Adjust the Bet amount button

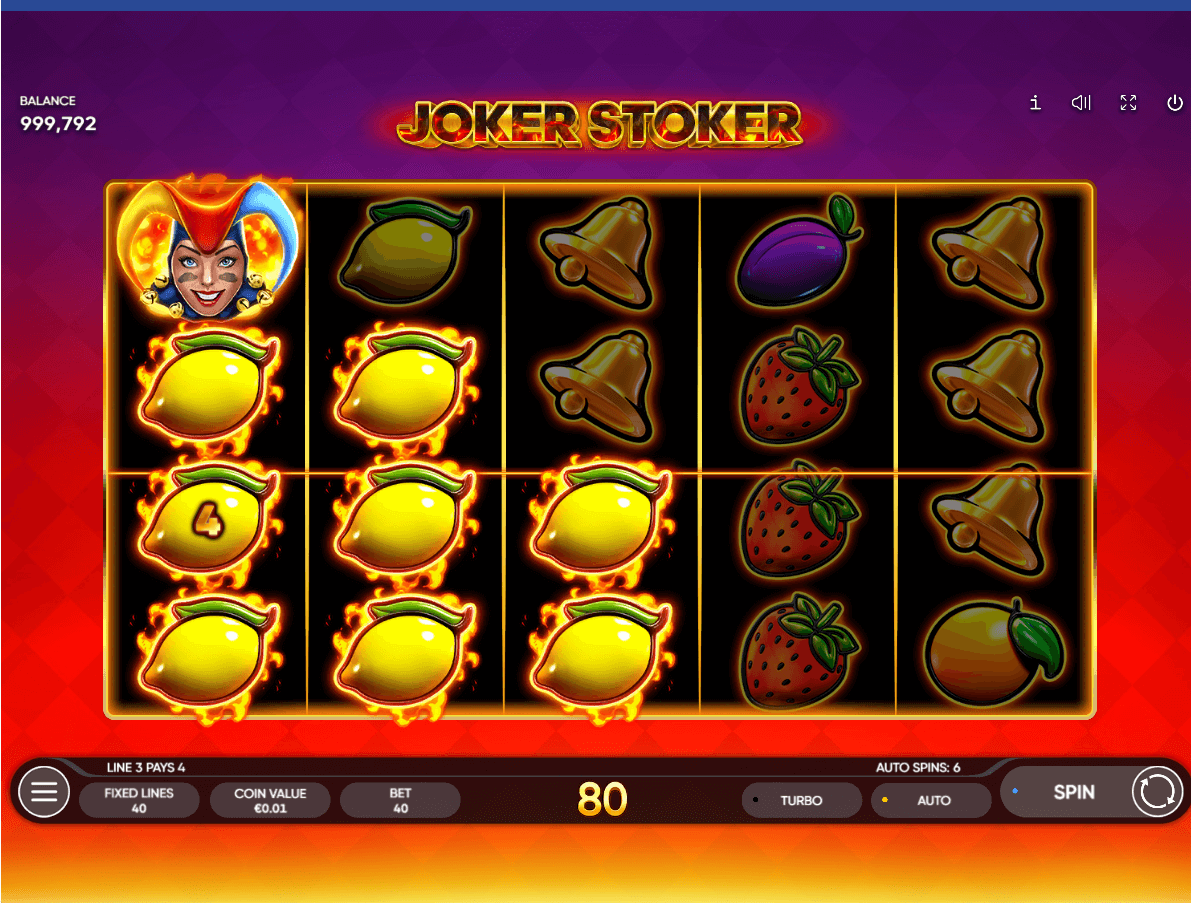[400, 800]
